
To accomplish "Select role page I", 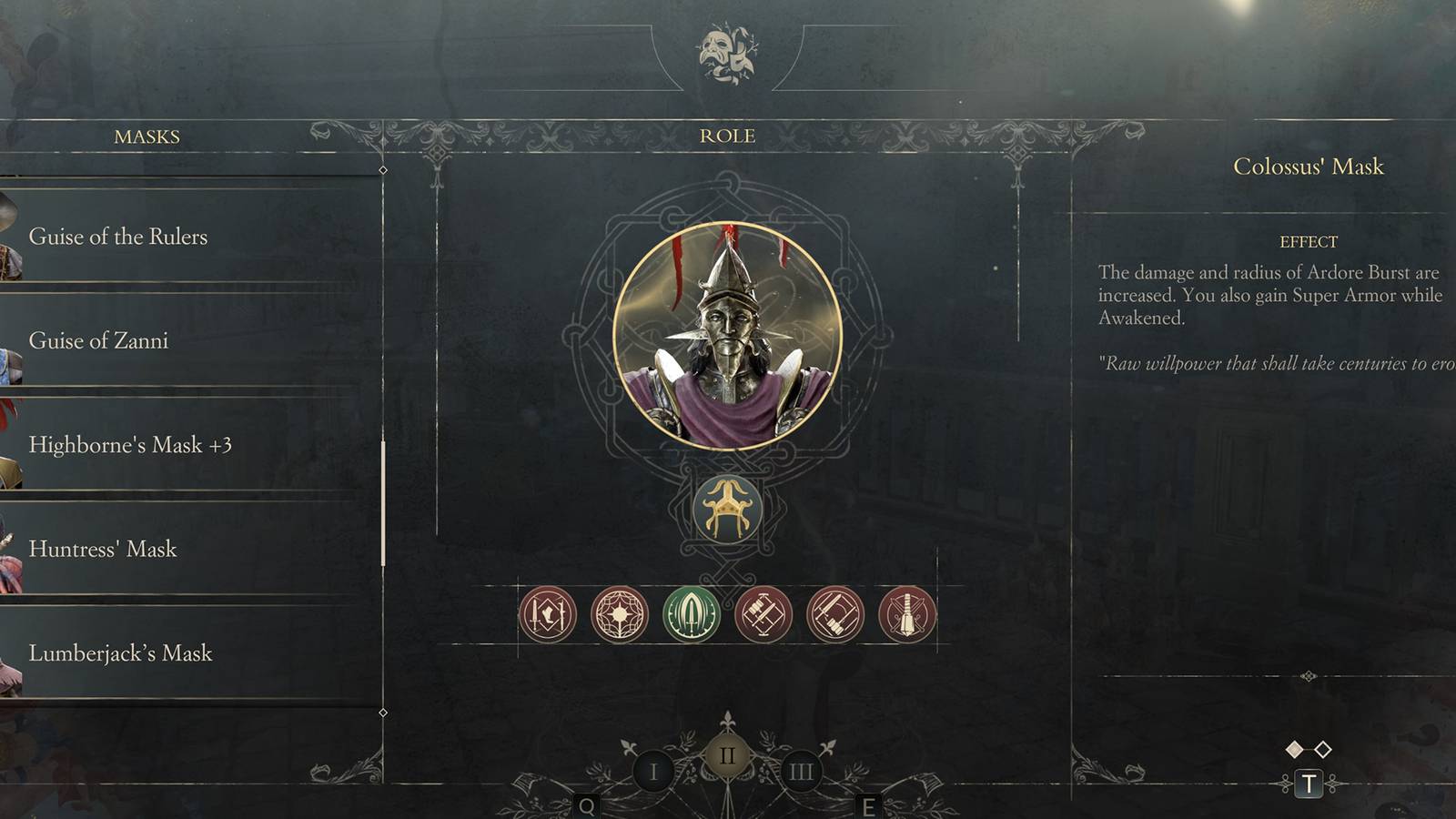I will point(653,769).
